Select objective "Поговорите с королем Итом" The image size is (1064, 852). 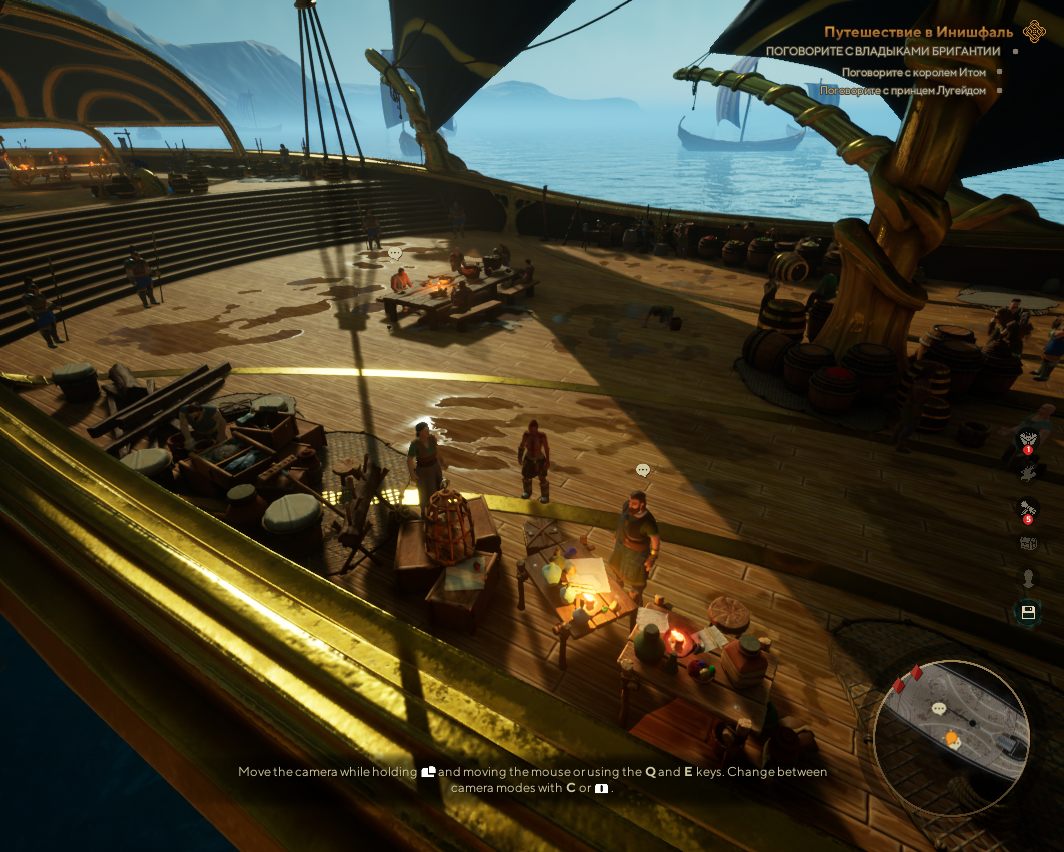coord(913,72)
